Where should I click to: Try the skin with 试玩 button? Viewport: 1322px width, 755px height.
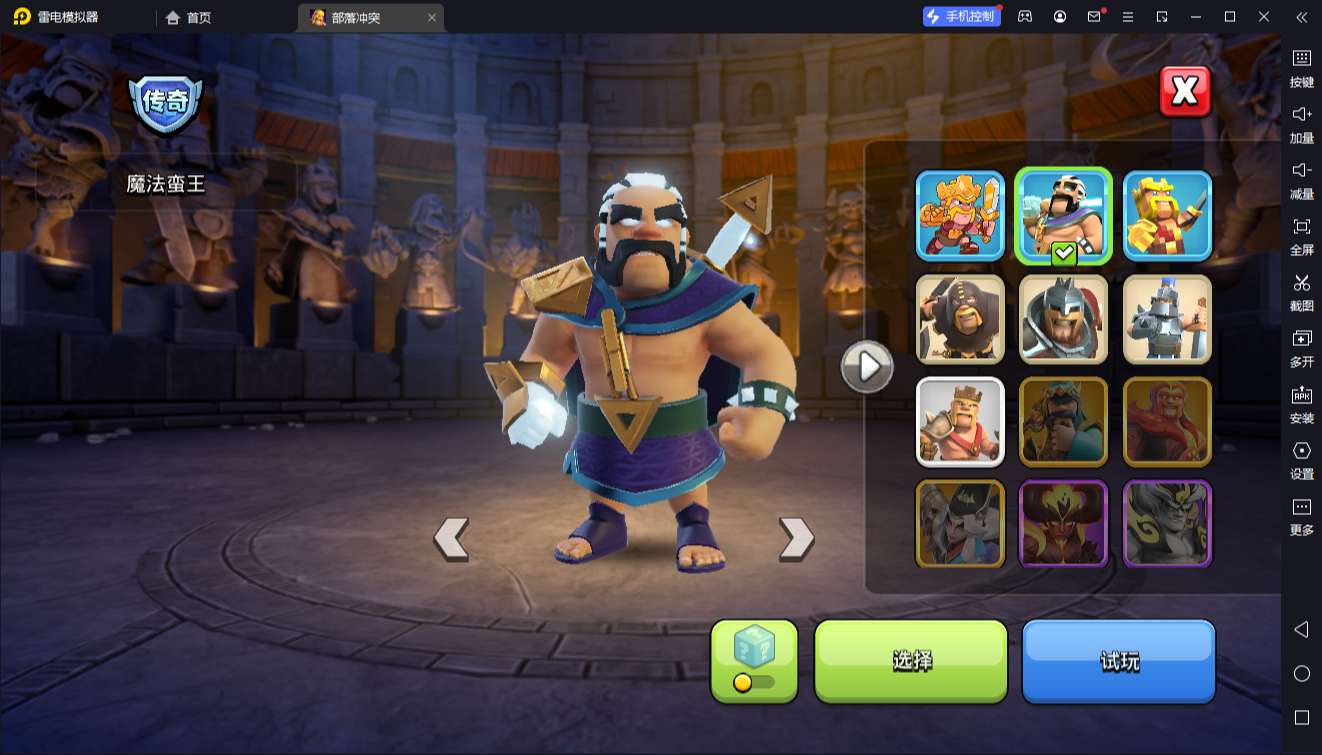(x=1118, y=660)
